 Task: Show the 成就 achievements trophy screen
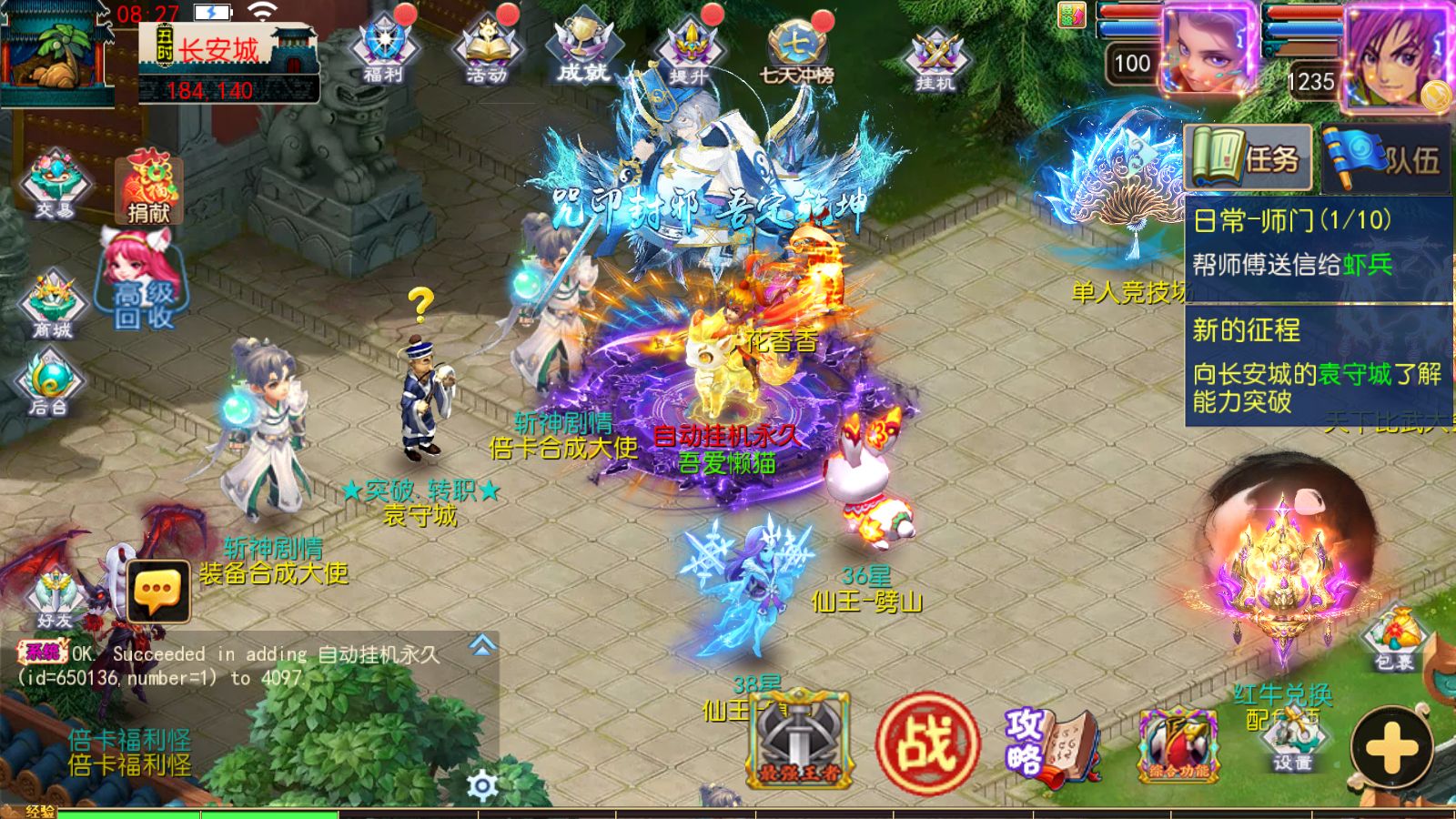coord(583,51)
